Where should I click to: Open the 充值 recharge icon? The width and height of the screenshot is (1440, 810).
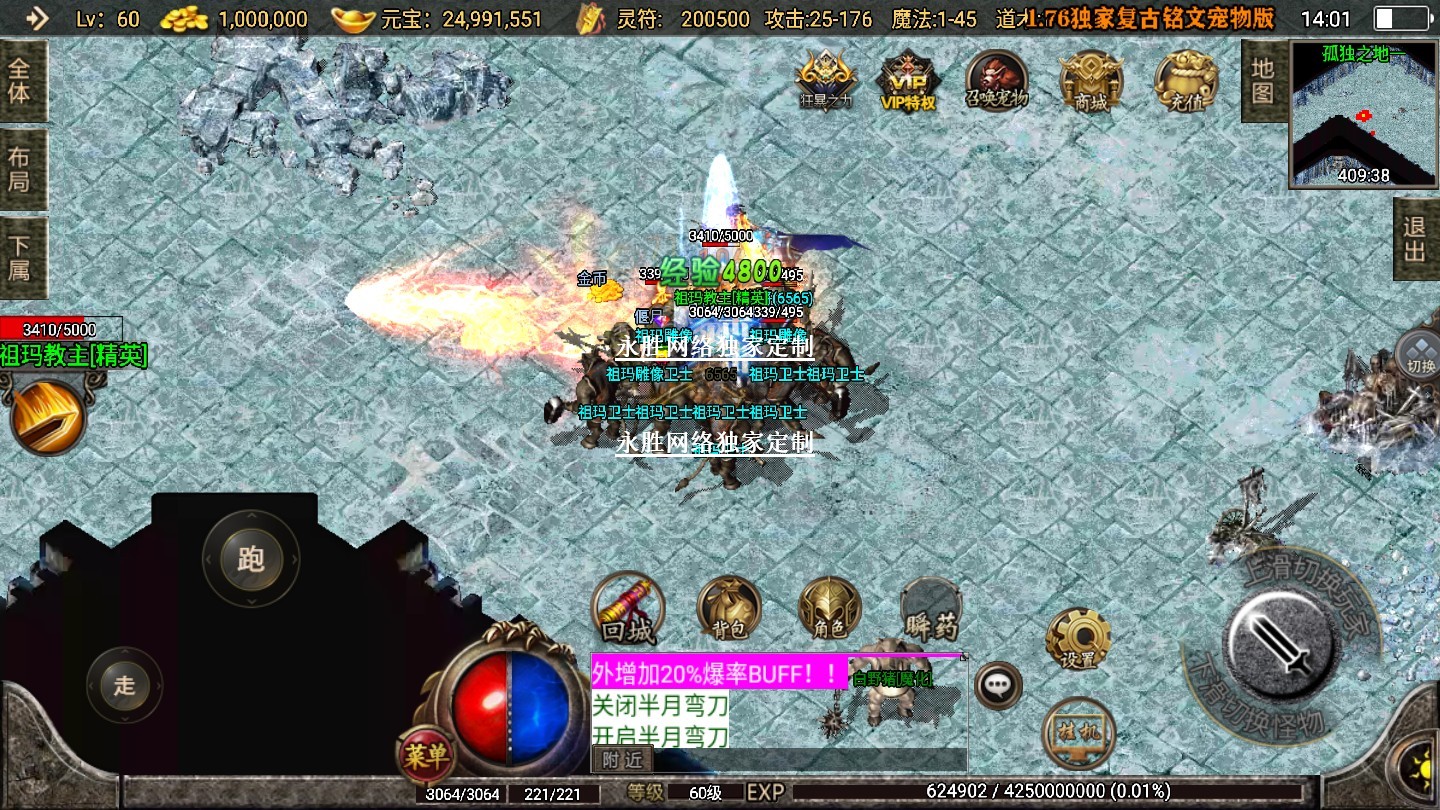(x=1186, y=80)
